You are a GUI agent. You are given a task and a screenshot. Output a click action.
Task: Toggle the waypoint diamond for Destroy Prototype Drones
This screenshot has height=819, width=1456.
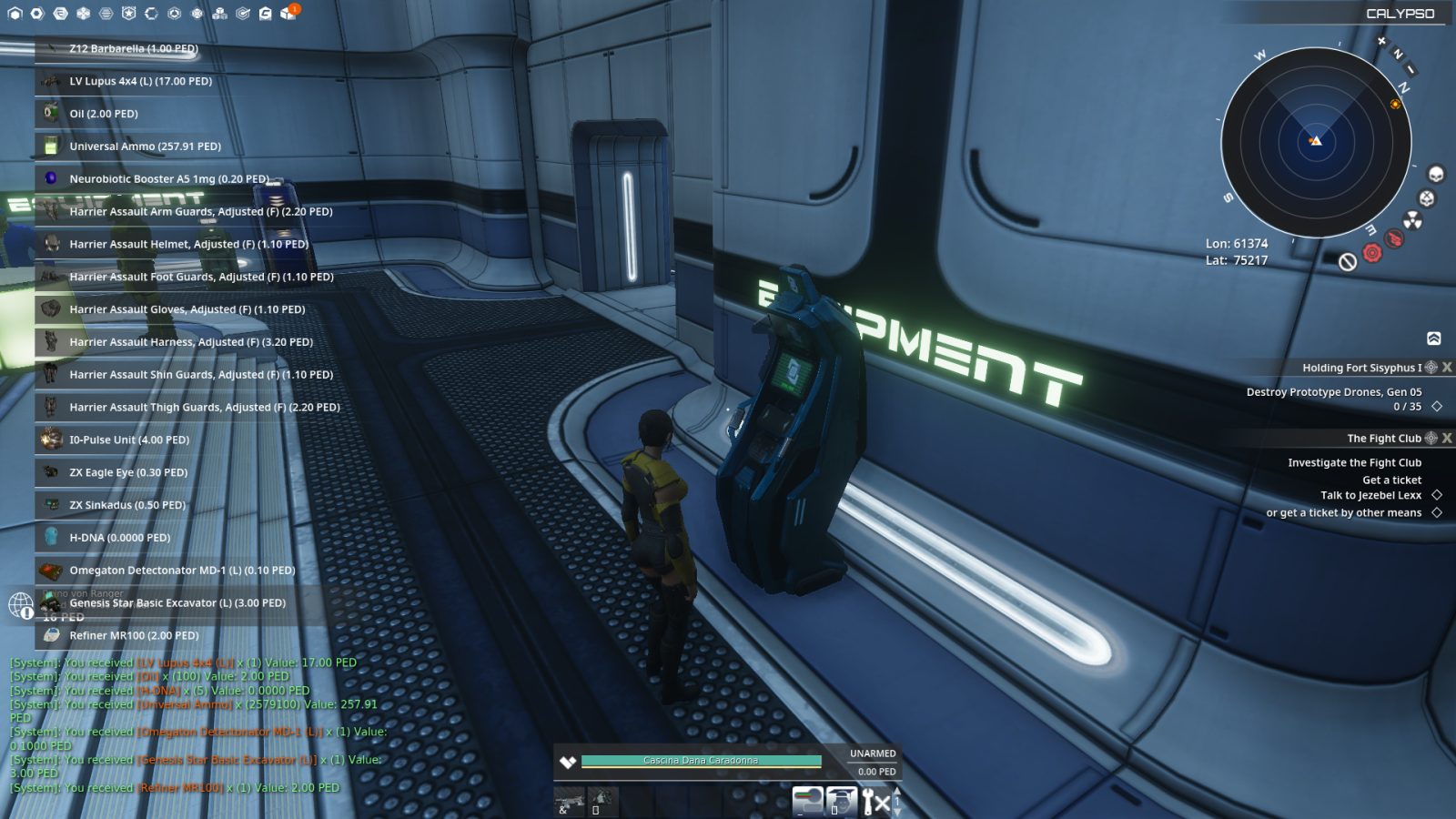coord(1438,407)
